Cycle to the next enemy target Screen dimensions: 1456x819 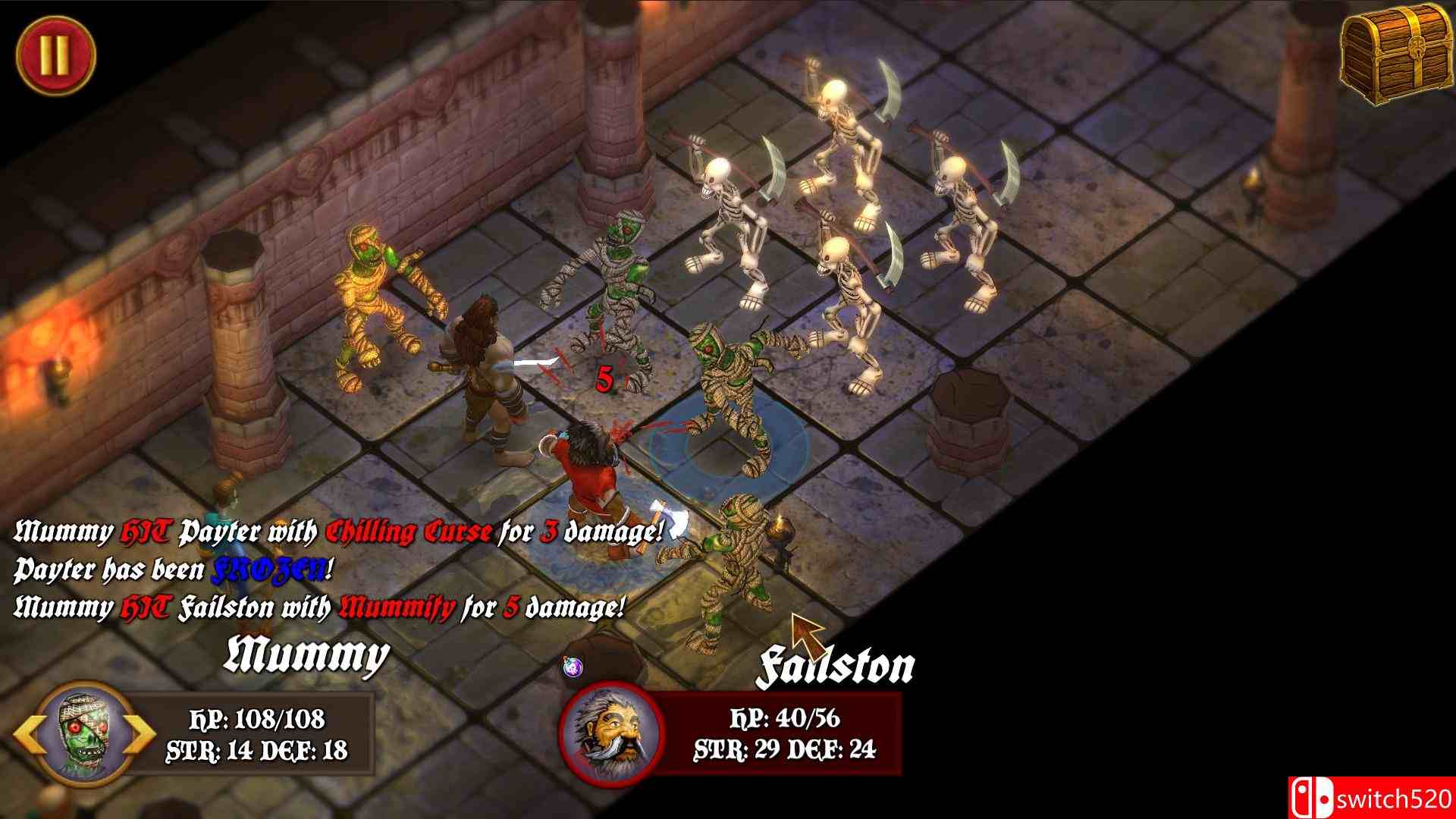[142, 734]
